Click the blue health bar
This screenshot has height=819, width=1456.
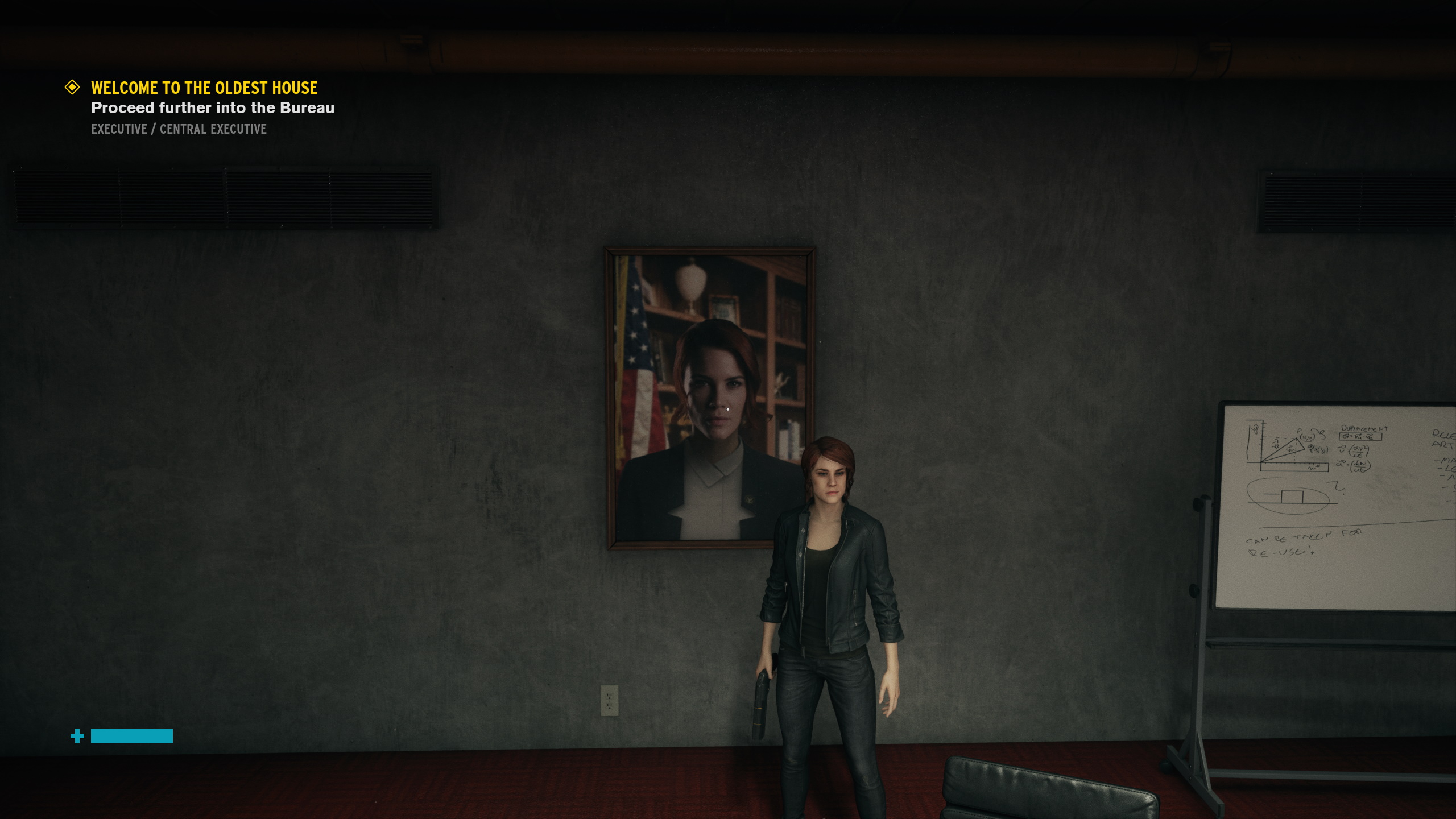pos(132,736)
